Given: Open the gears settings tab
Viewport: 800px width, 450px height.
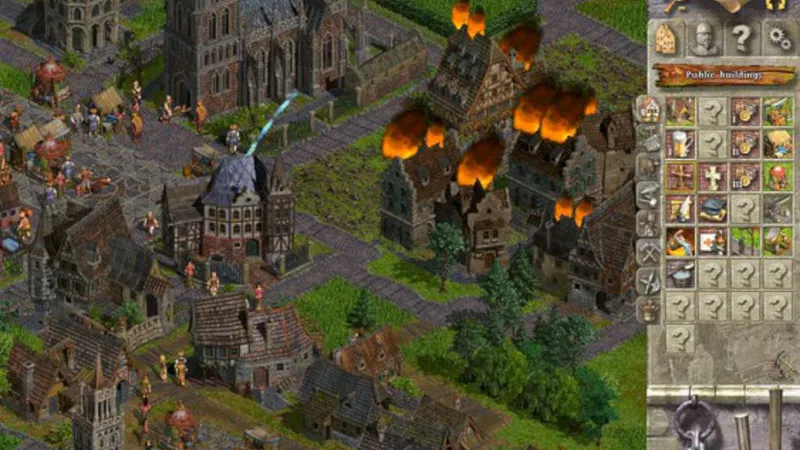Looking at the screenshot, I should pyautogui.click(x=778, y=39).
